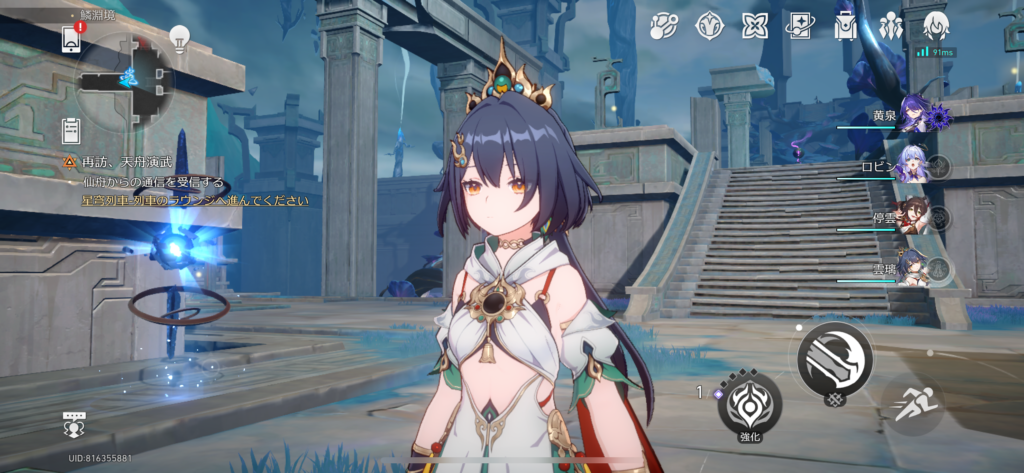Image resolution: width=1024 pixels, height=473 pixels.
Task: Tap the sword basic attack button
Action: point(835,357)
